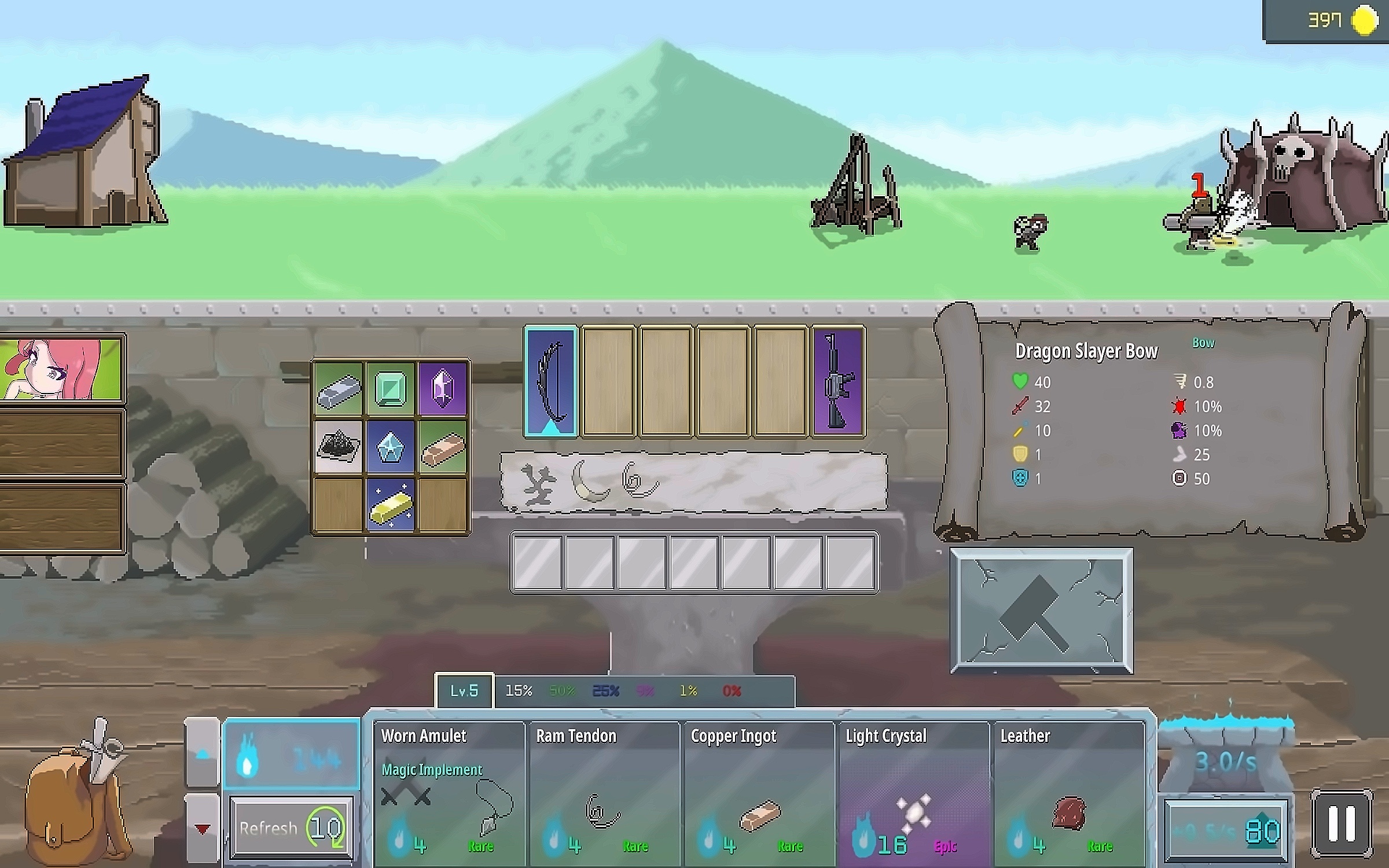Buy the Worn Amulet card

[x=449, y=792]
